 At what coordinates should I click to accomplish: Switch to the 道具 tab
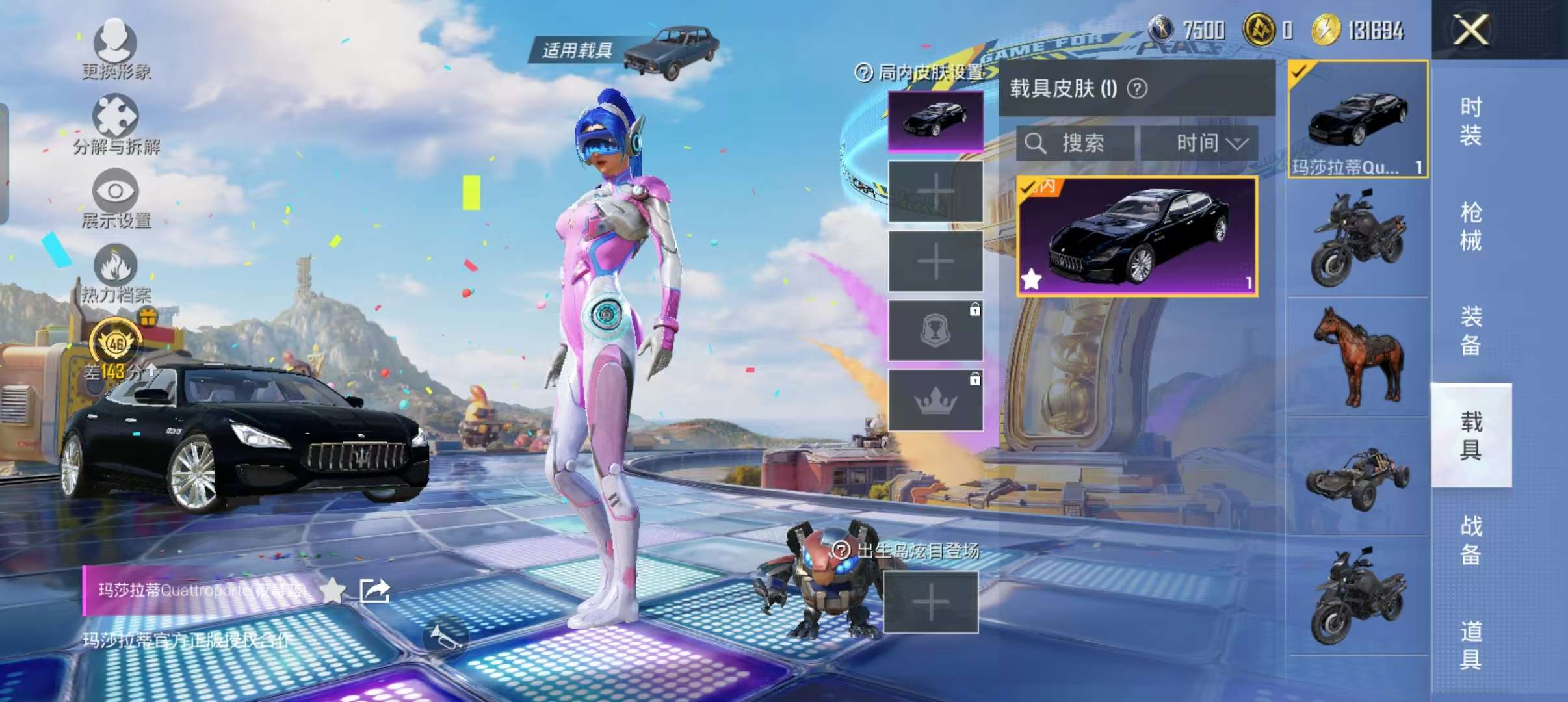coord(1470,645)
